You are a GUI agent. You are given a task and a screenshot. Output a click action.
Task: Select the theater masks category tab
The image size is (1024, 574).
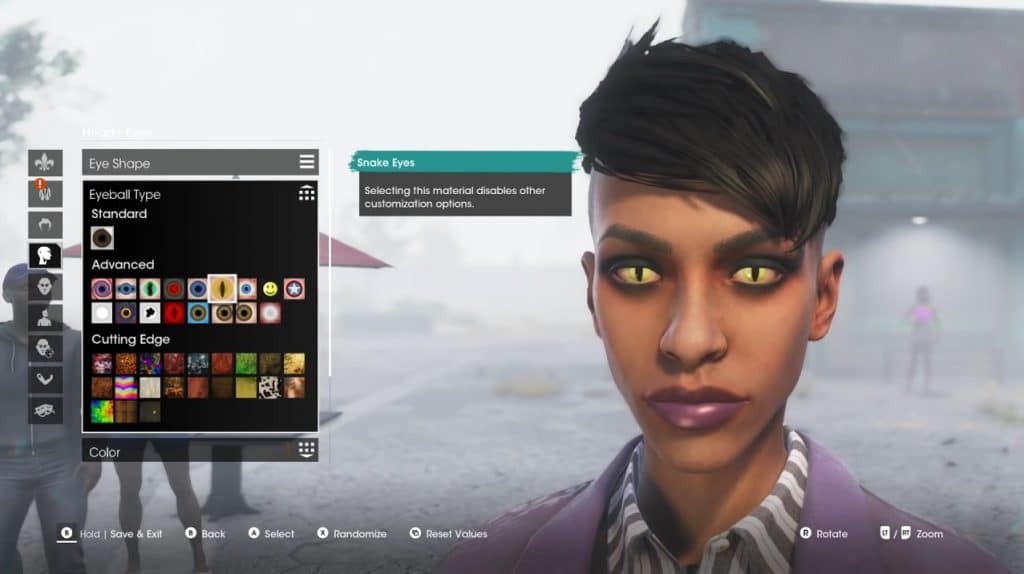pos(45,410)
